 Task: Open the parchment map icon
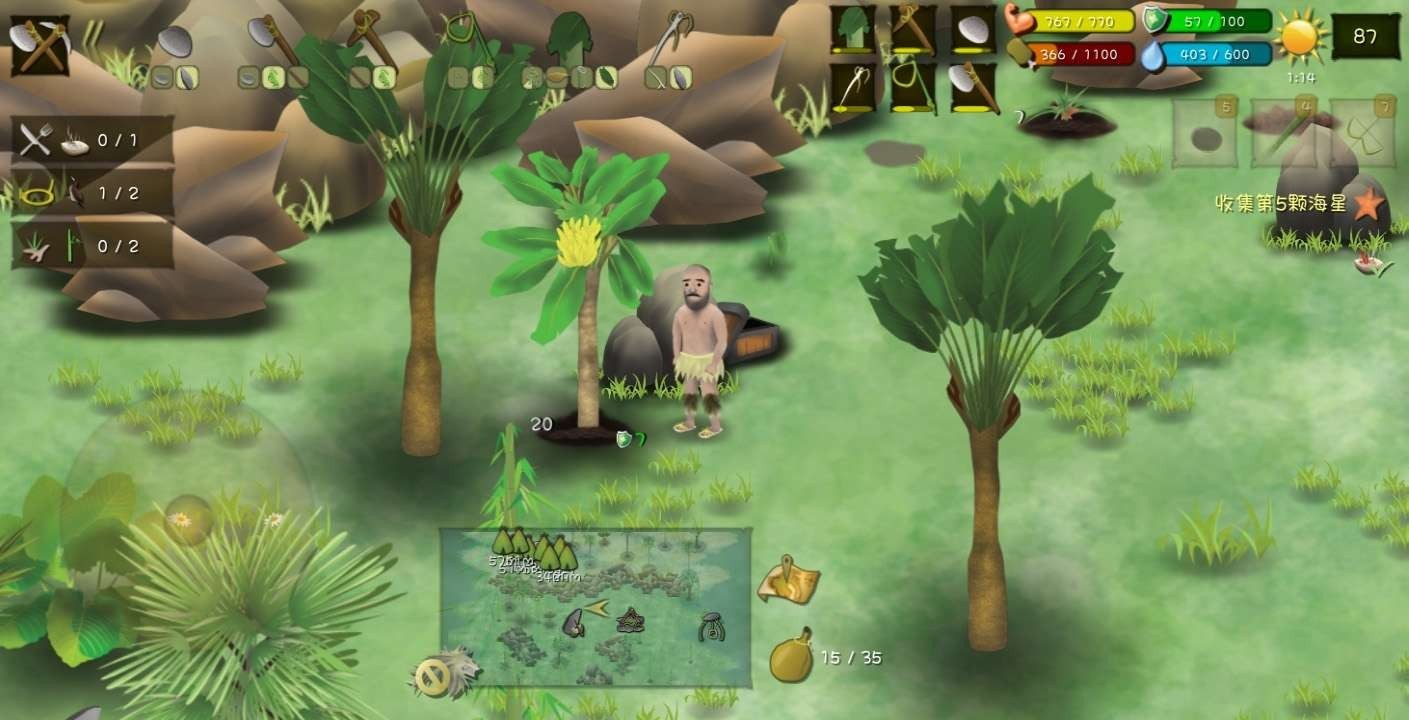point(790,582)
